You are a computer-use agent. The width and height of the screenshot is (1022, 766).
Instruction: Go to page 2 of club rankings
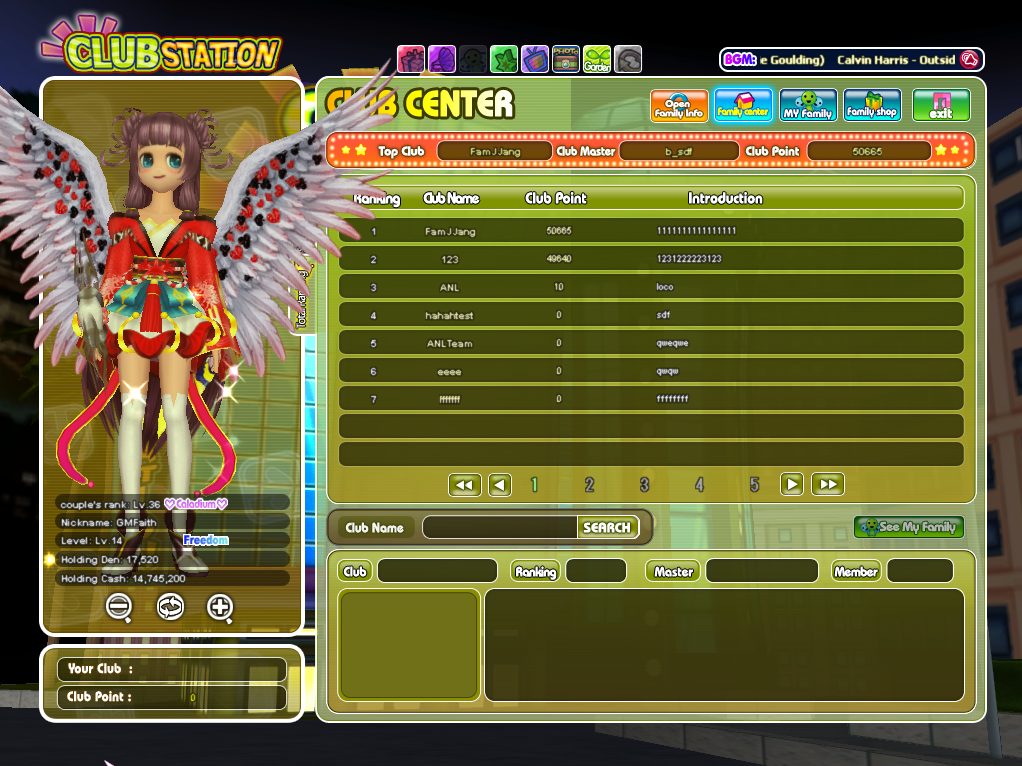click(x=589, y=485)
